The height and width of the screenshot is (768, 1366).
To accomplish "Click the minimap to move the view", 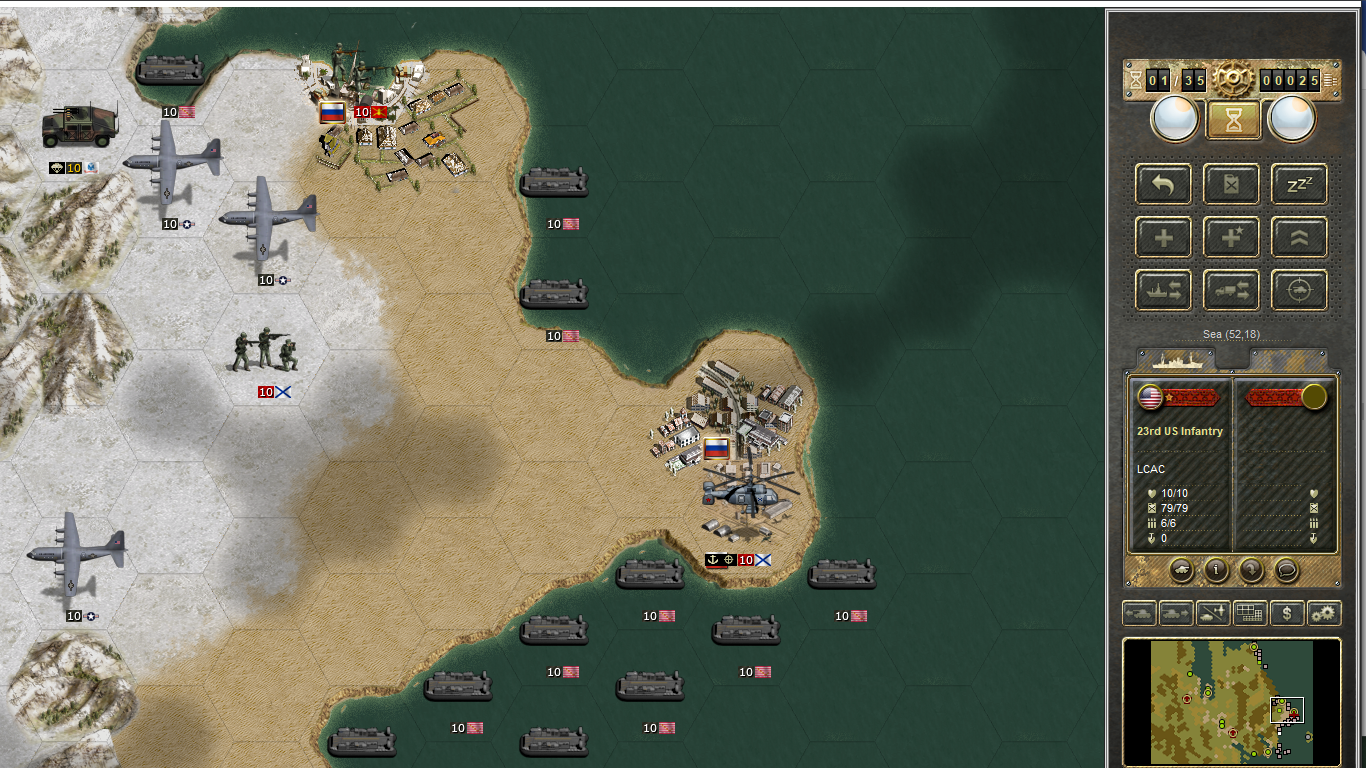I will [x=1231, y=702].
